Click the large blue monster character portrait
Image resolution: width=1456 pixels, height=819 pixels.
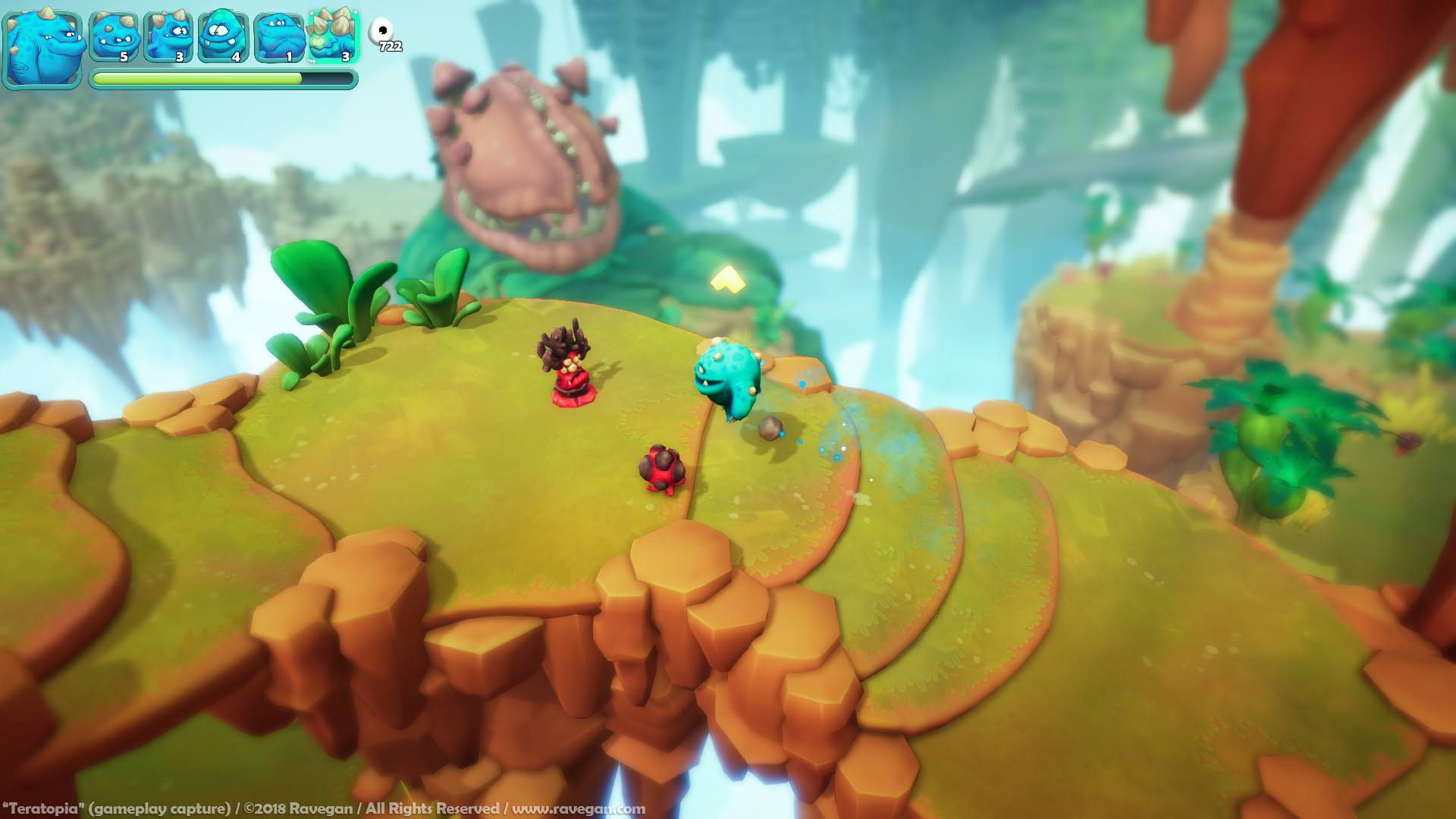[x=42, y=49]
